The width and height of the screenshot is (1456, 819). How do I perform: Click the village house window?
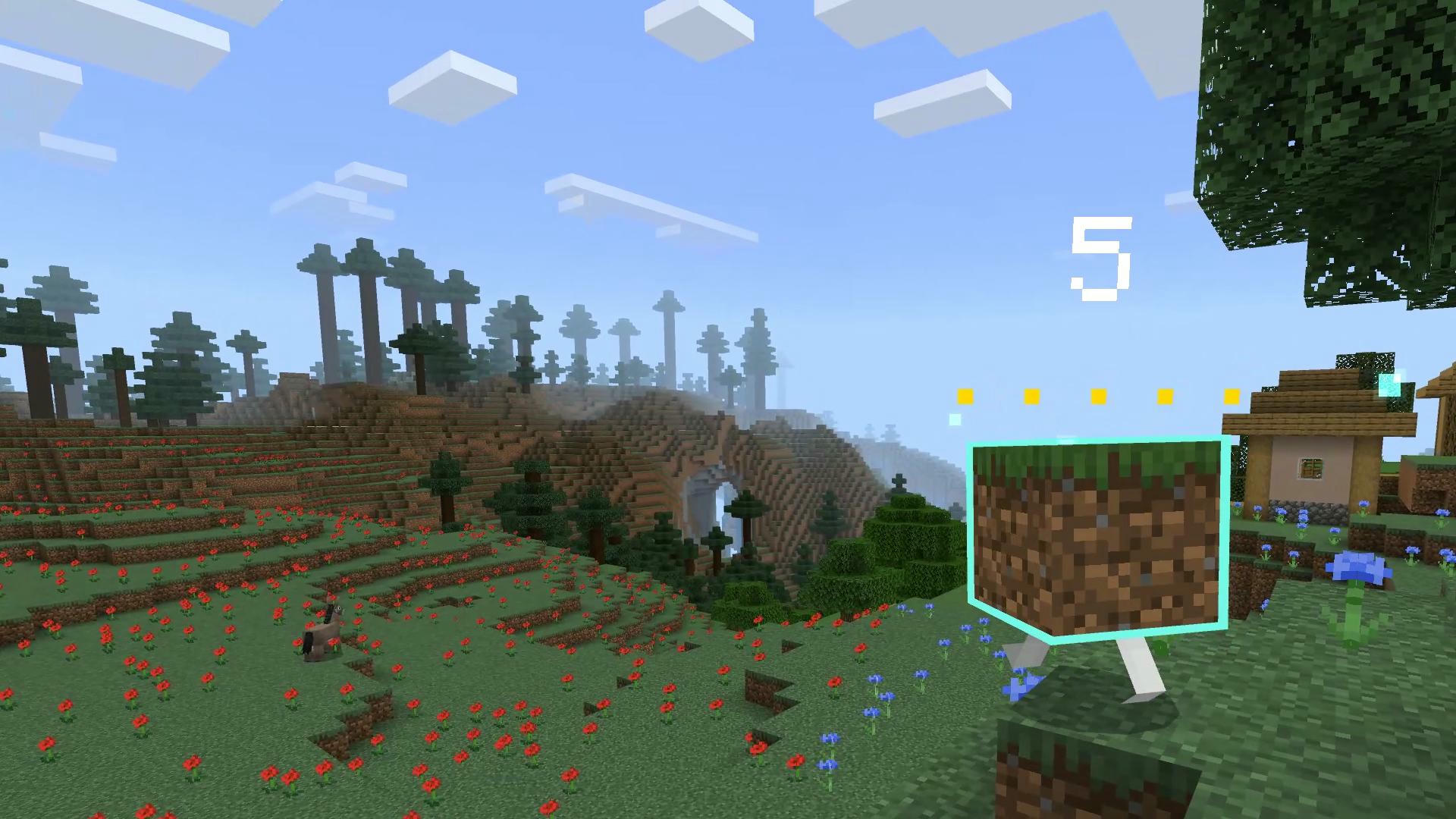[1310, 469]
